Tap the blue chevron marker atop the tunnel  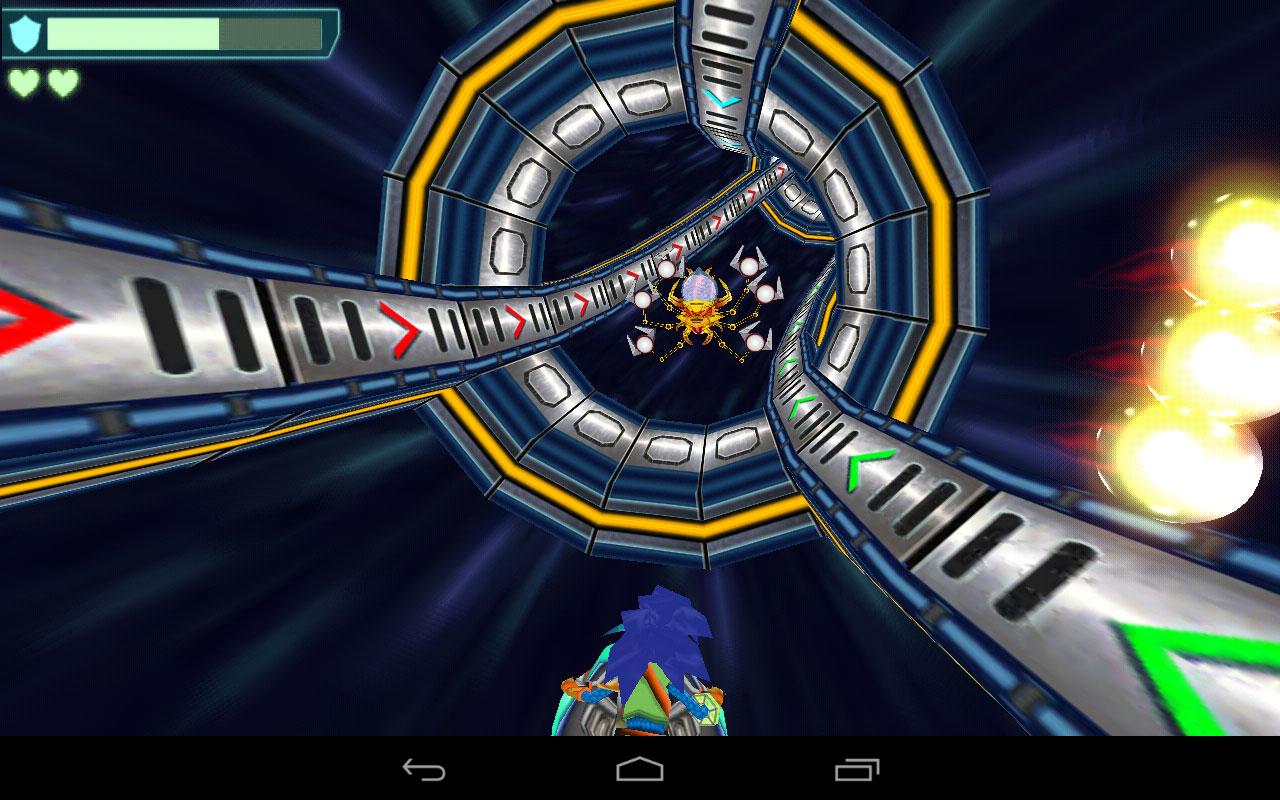point(722,100)
